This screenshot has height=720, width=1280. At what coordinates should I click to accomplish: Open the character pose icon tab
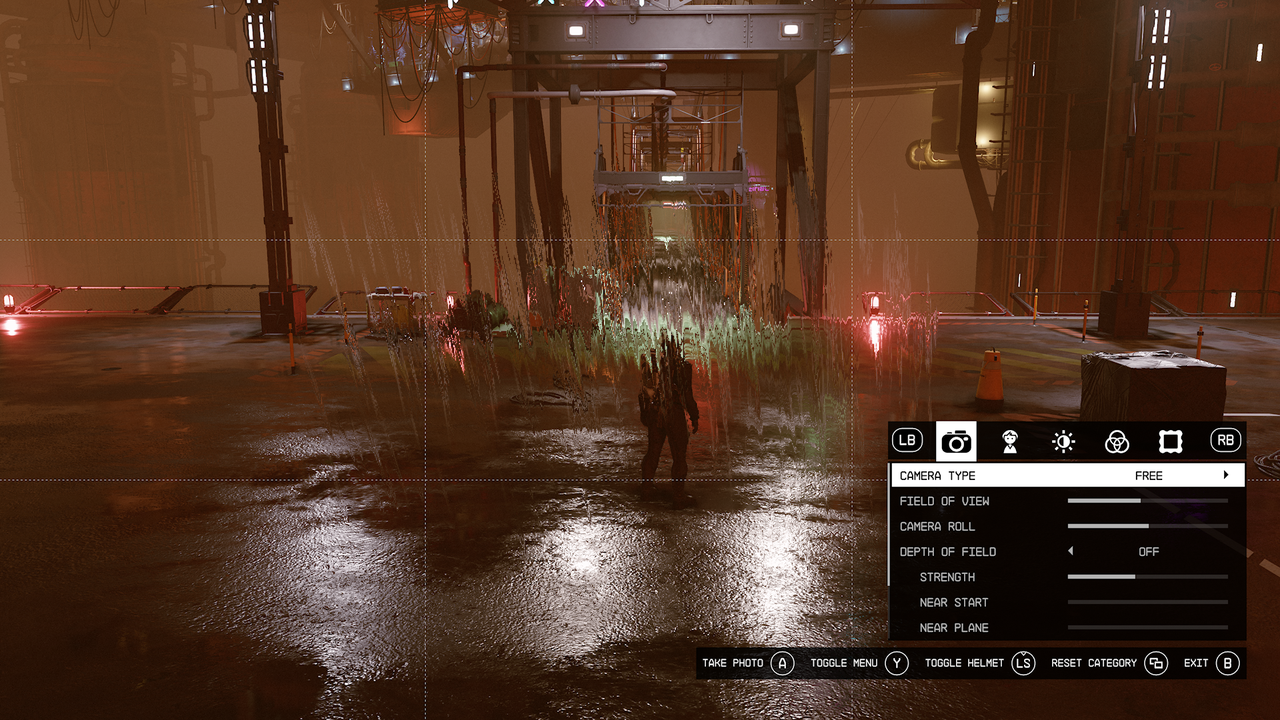[x=1010, y=440]
